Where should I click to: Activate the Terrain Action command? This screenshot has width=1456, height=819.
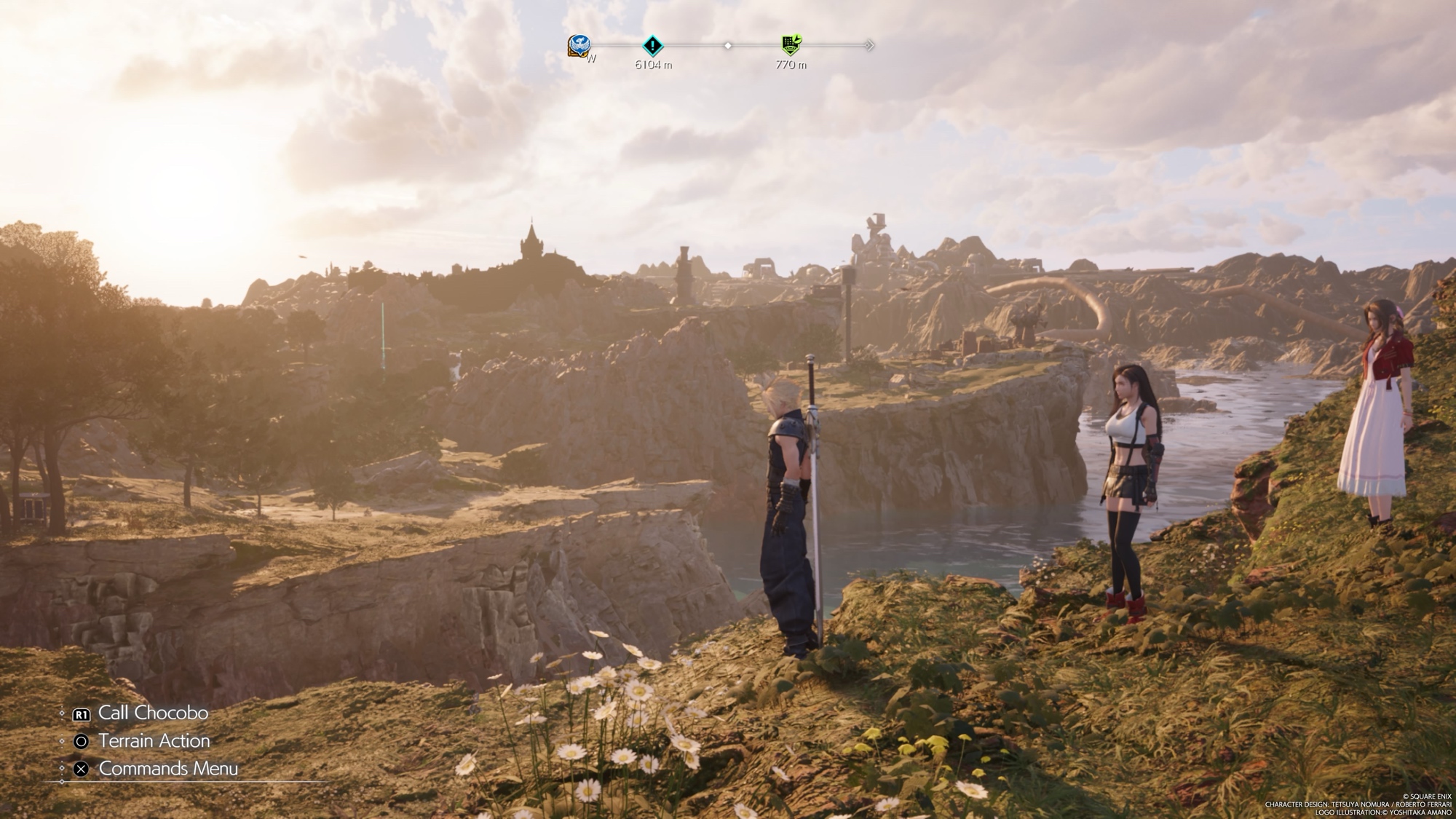pos(154,741)
